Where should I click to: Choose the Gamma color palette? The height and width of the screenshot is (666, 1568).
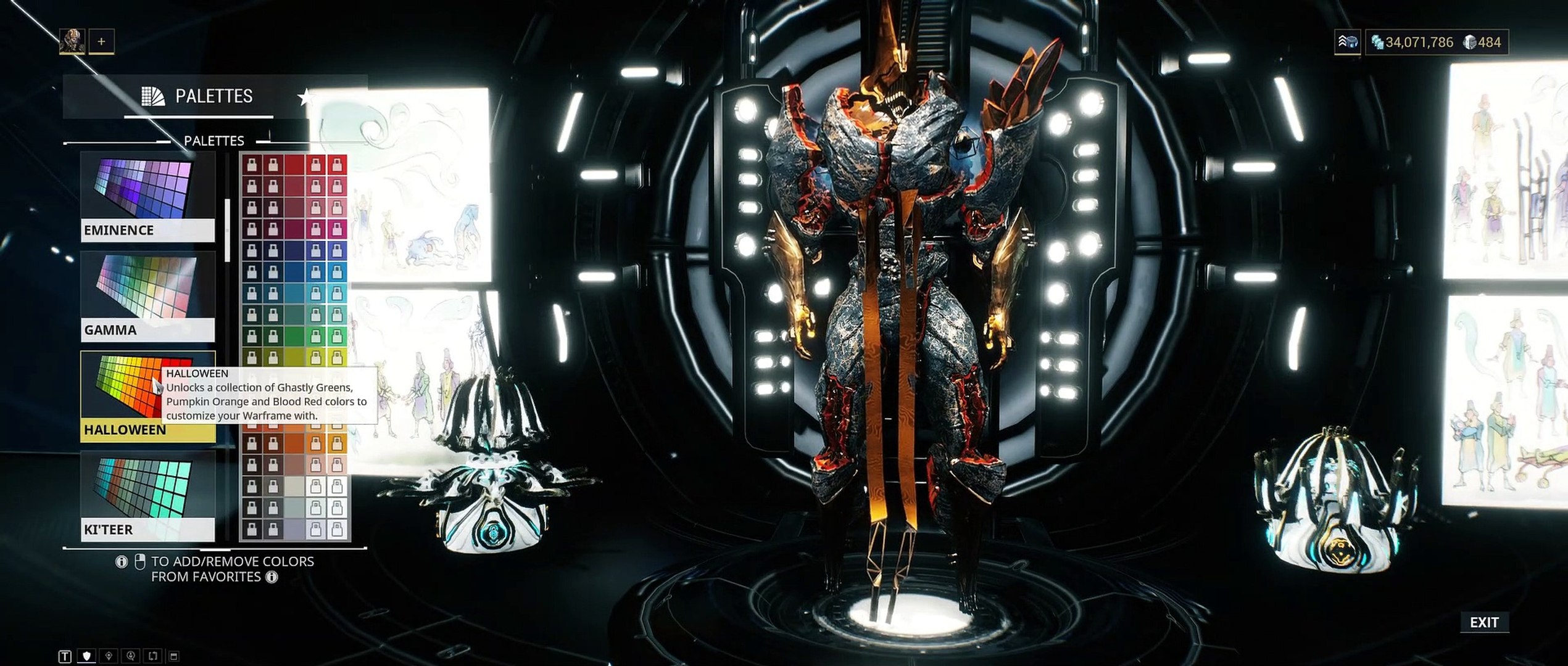pyautogui.click(x=147, y=296)
